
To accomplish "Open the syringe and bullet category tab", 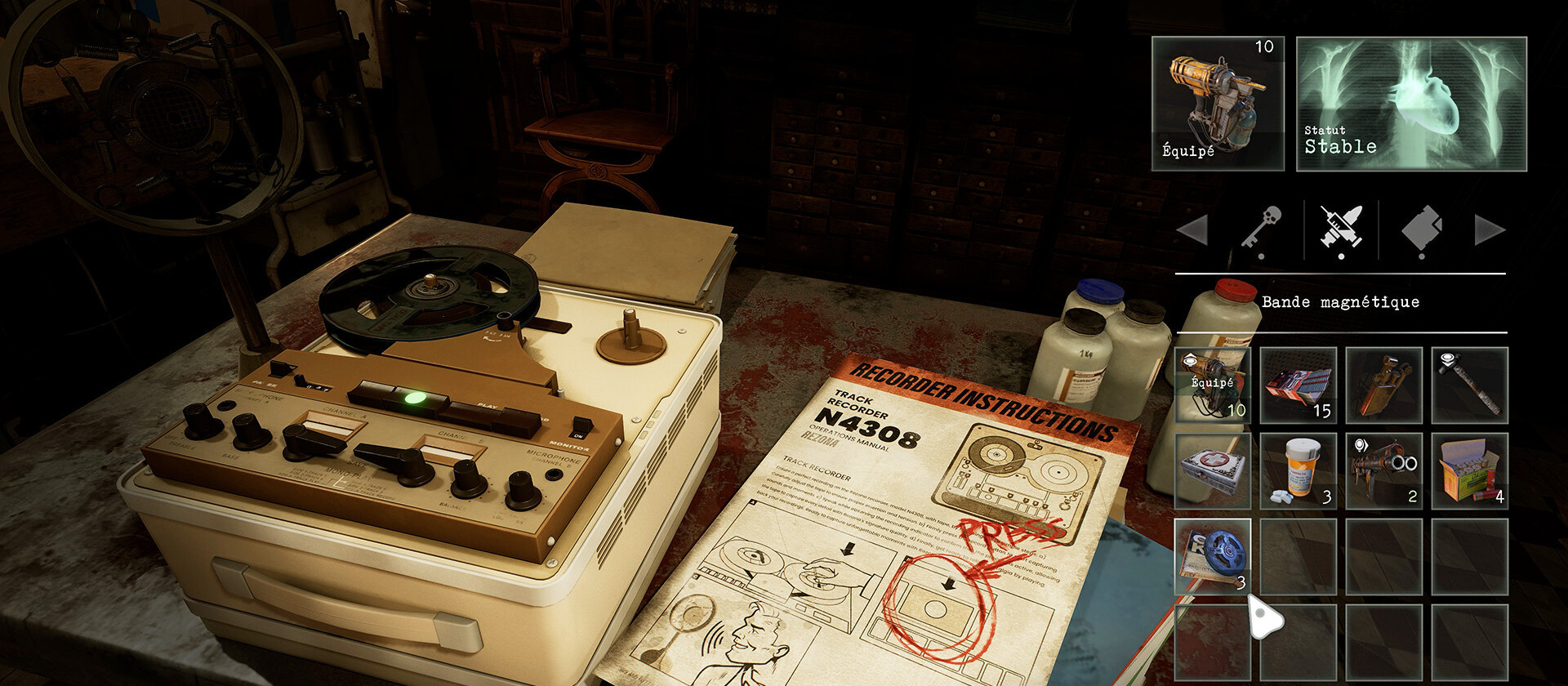I will [1341, 229].
